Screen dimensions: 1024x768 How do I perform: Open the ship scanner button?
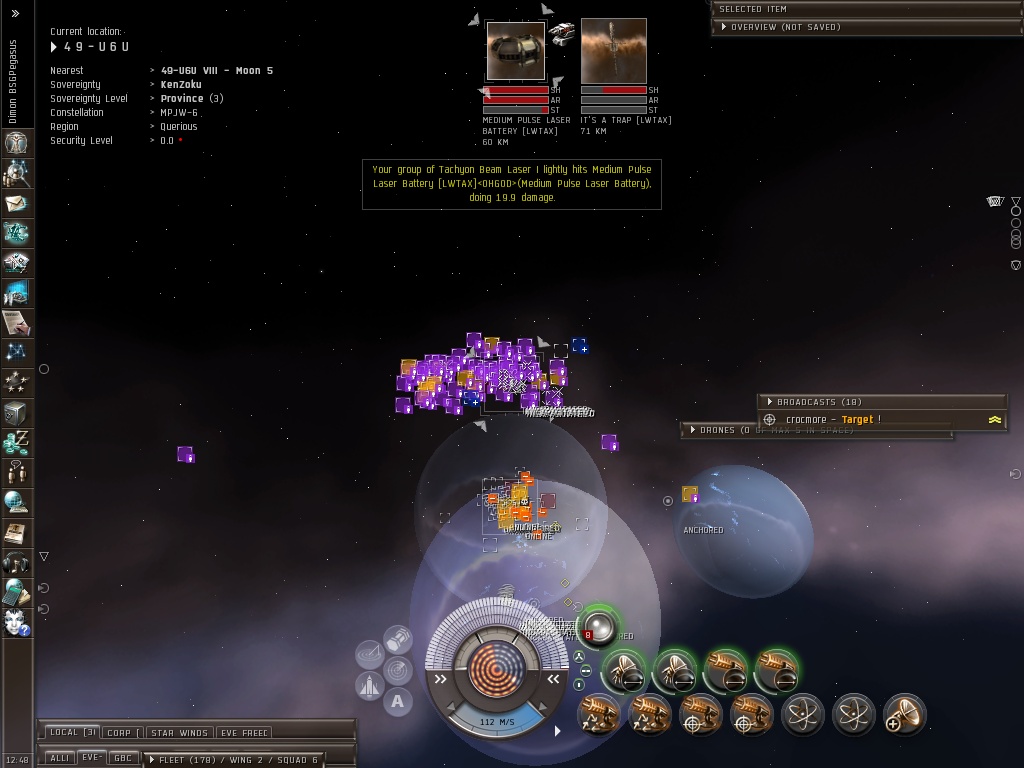397,669
